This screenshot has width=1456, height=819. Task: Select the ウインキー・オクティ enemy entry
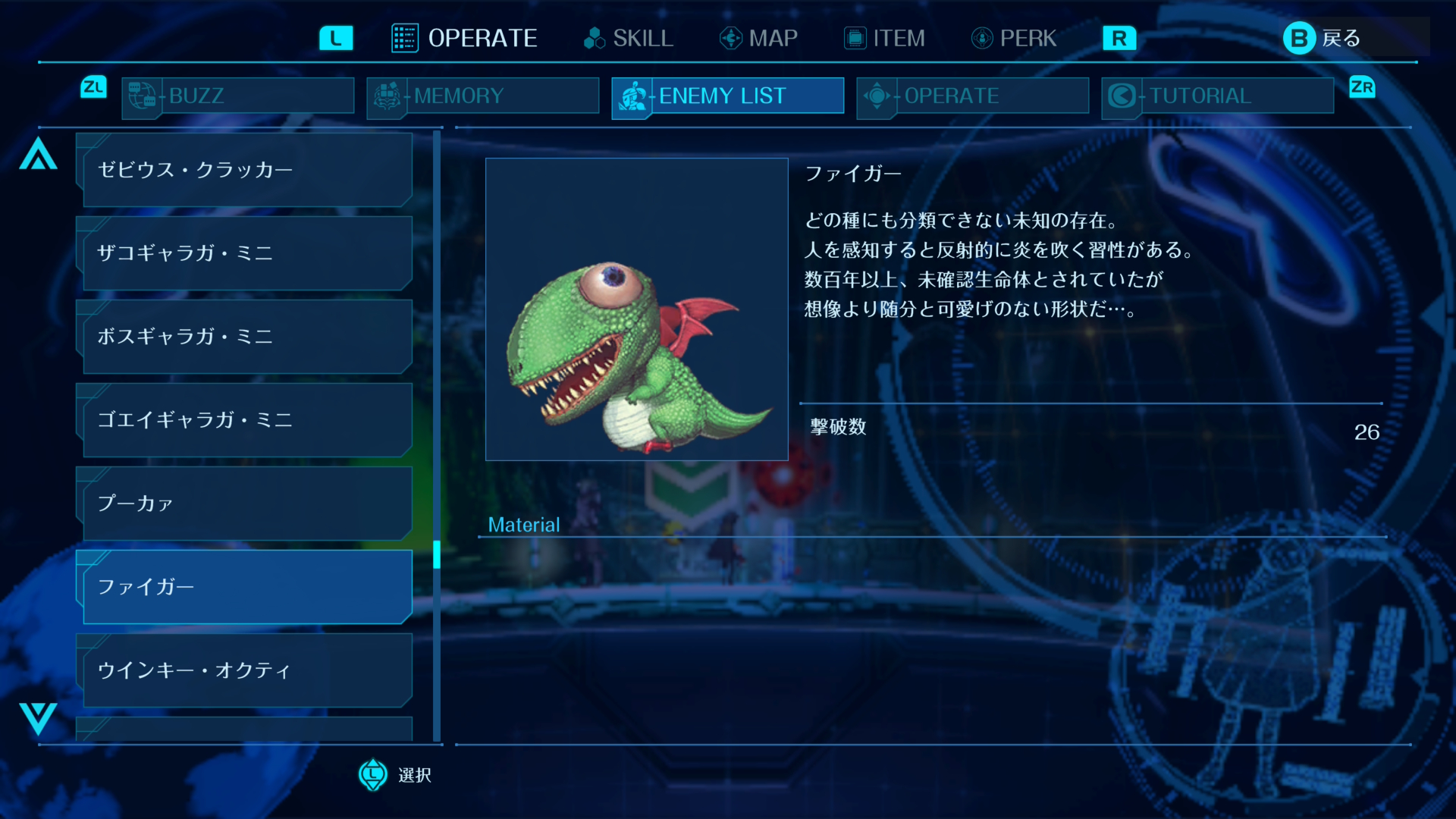pos(244,670)
